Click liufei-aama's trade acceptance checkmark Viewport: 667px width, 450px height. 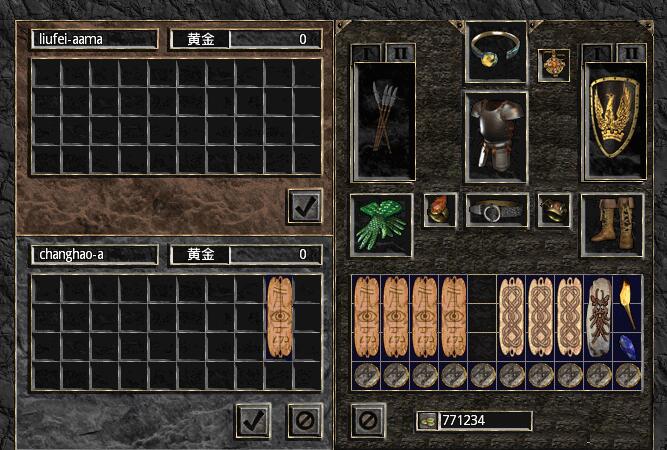click(x=304, y=205)
